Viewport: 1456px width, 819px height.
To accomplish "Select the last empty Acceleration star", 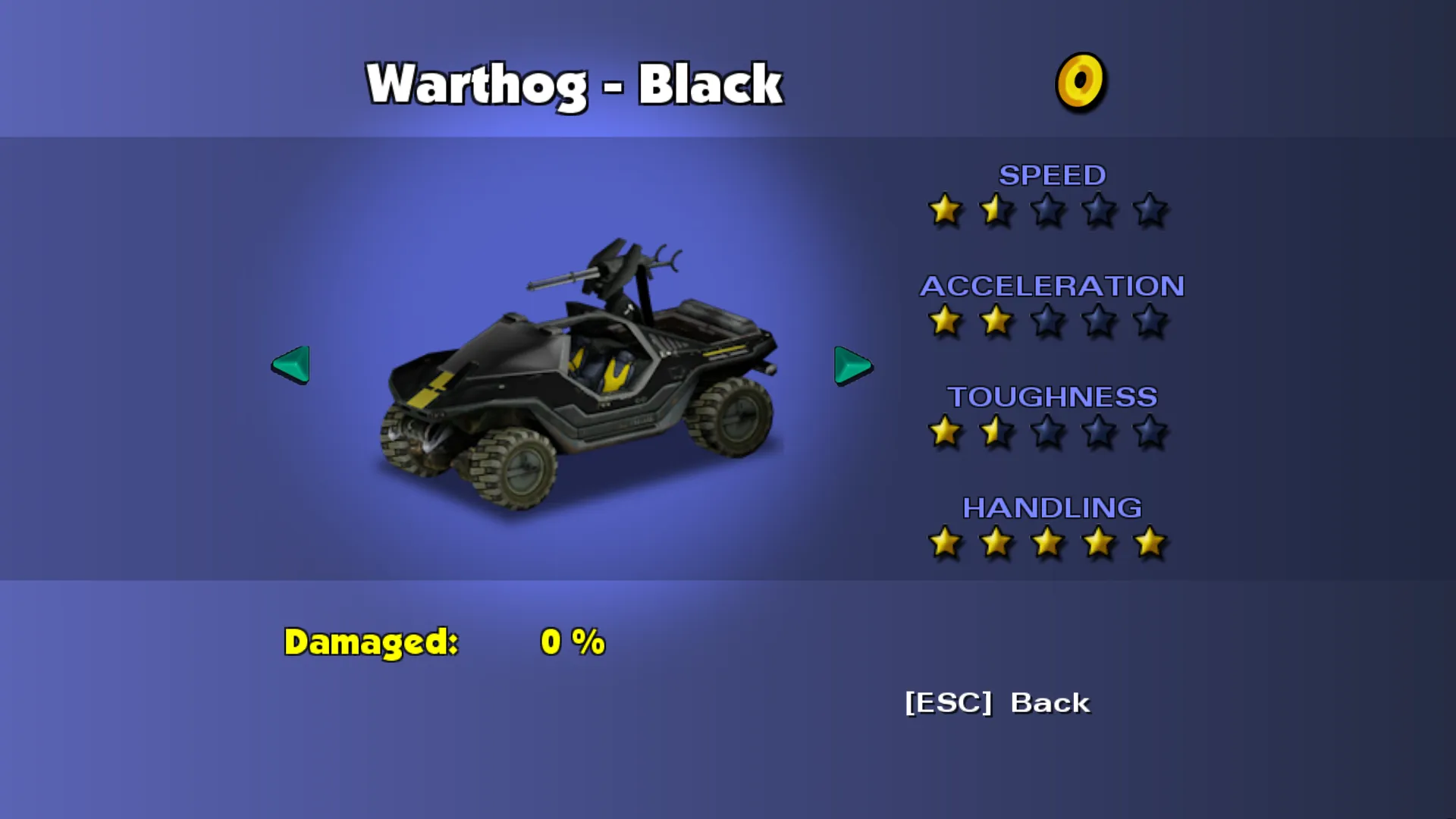I will pyautogui.click(x=1150, y=322).
